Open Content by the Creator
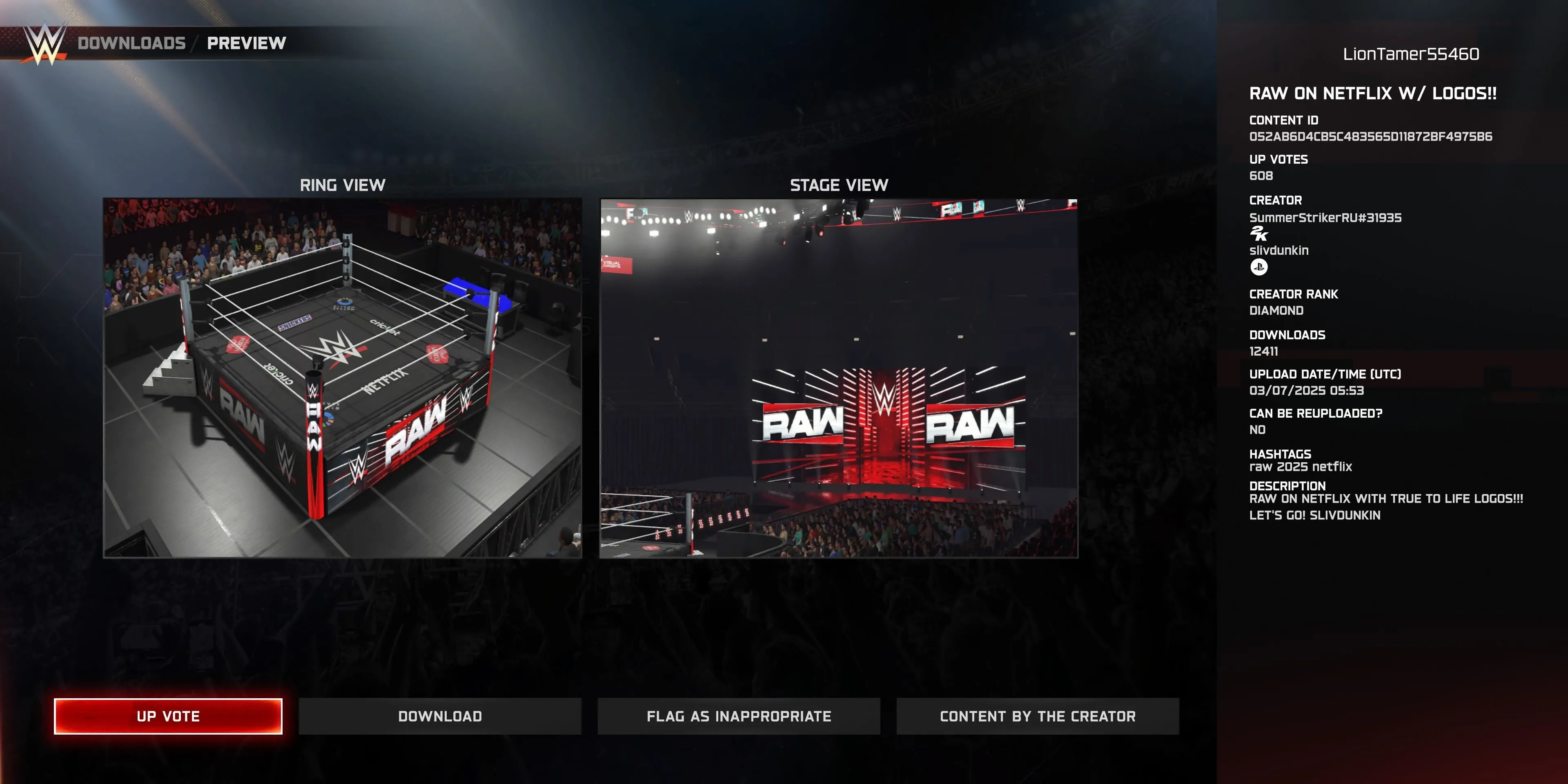This screenshot has height=784, width=1568. tap(1037, 716)
